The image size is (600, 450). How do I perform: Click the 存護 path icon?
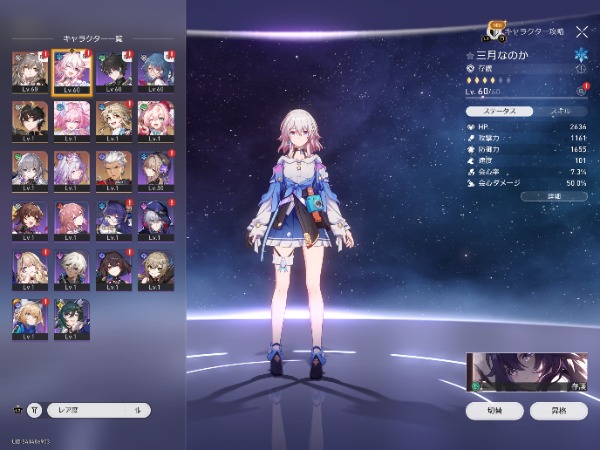tap(471, 69)
